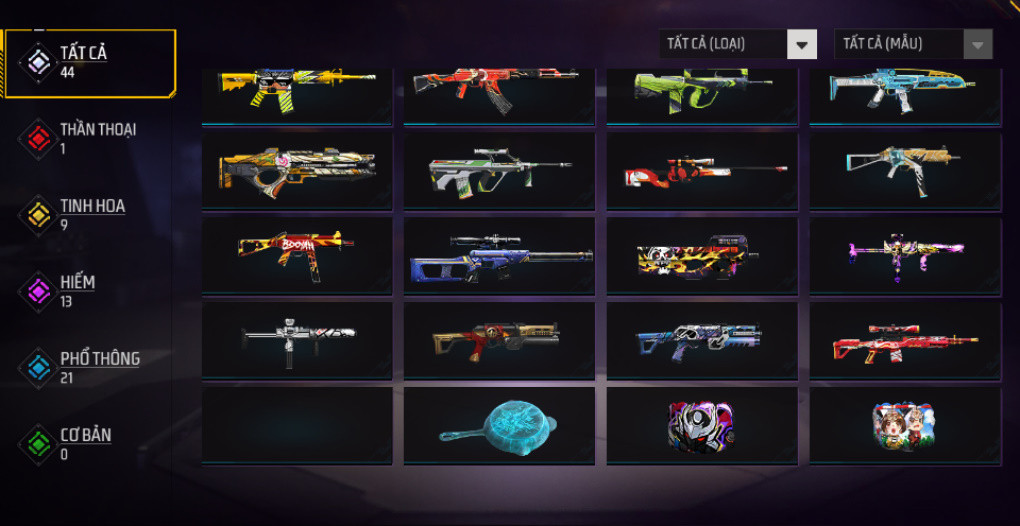Select the red Booyah submachine gun skin
This screenshot has width=1020, height=526.
[x=297, y=255]
